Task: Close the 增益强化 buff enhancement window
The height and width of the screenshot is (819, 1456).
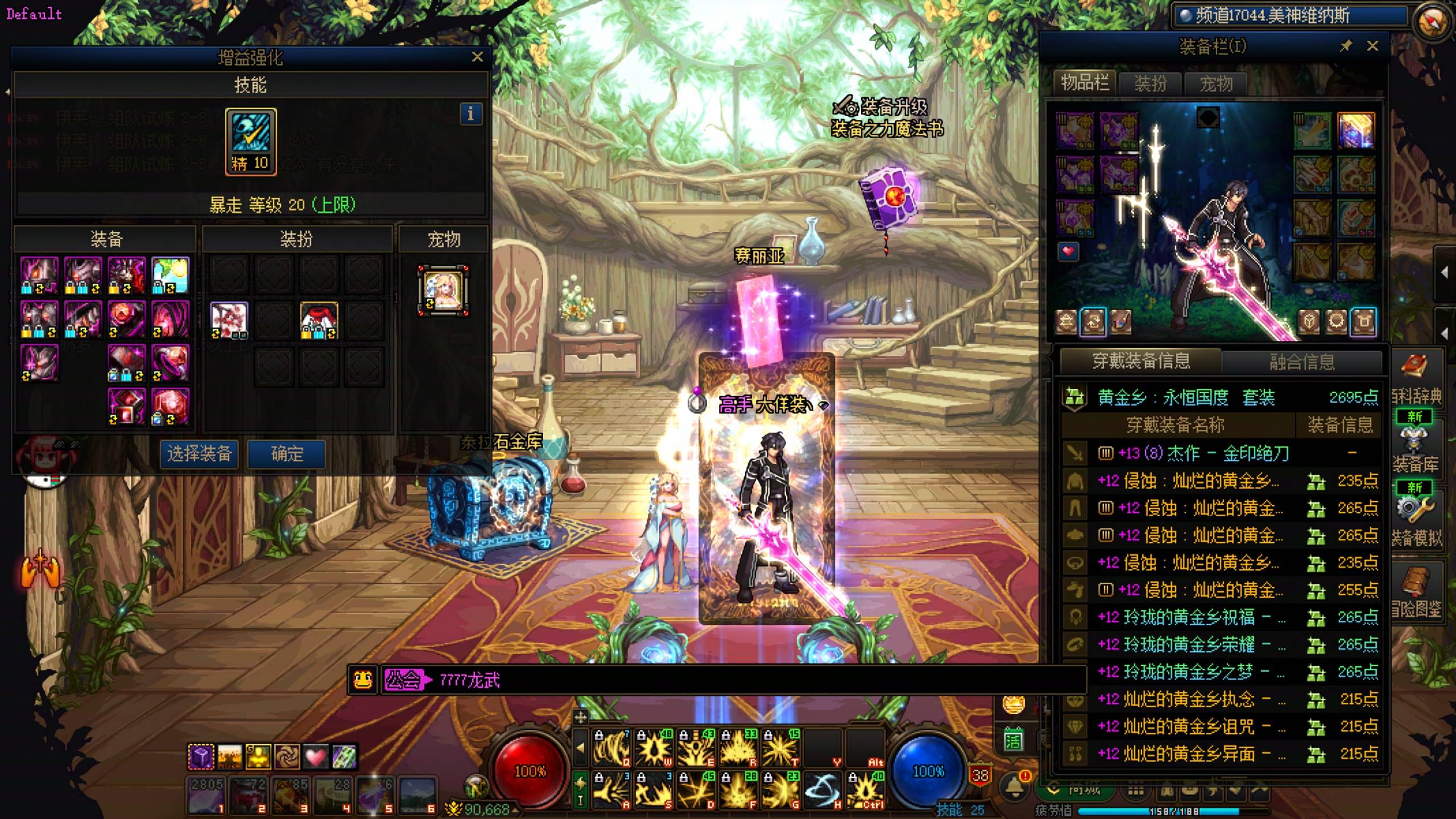Action: coord(477,57)
